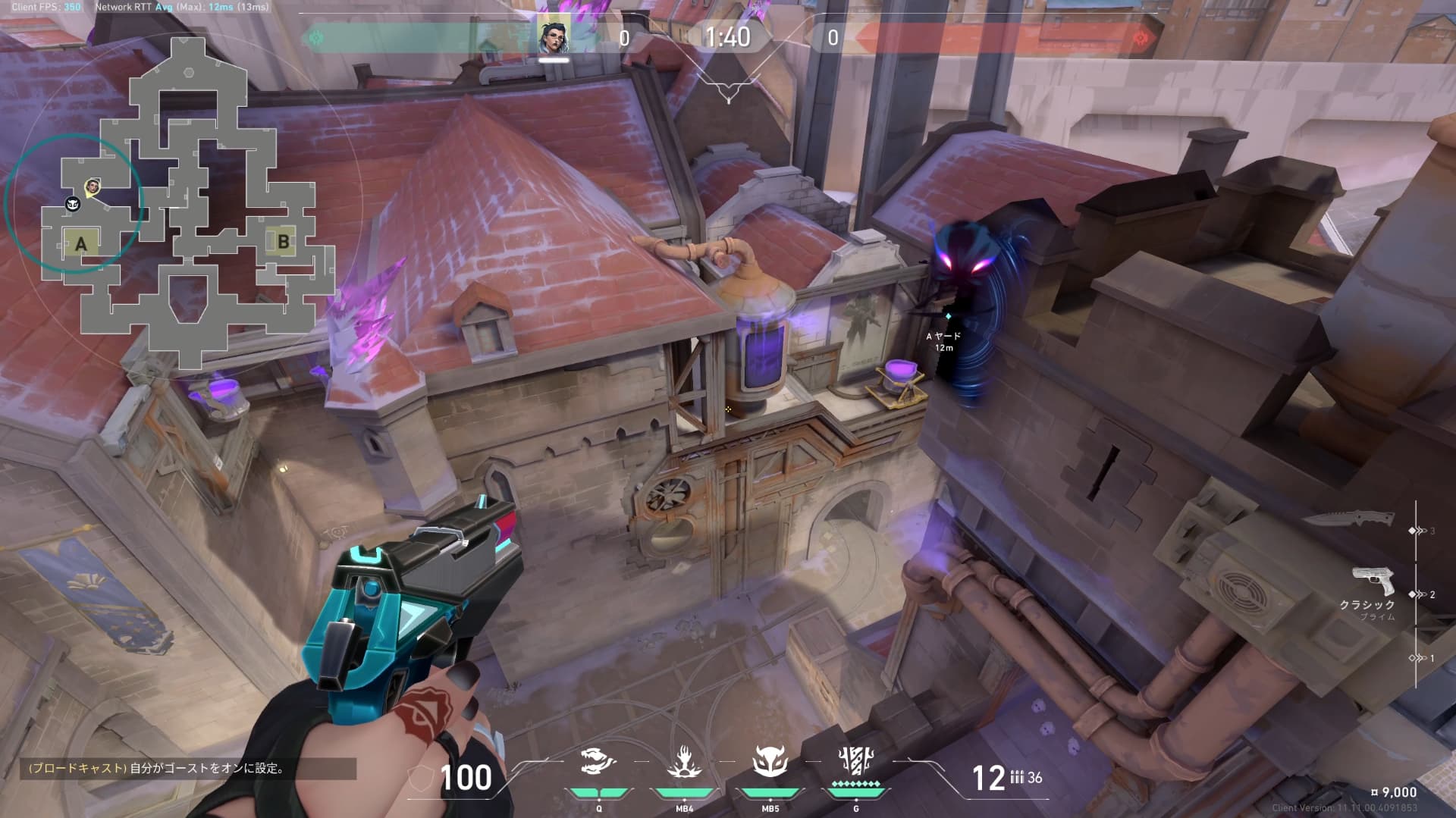Select the B site marker on the minimap
Screen dimensions: 1456x818
283,242
